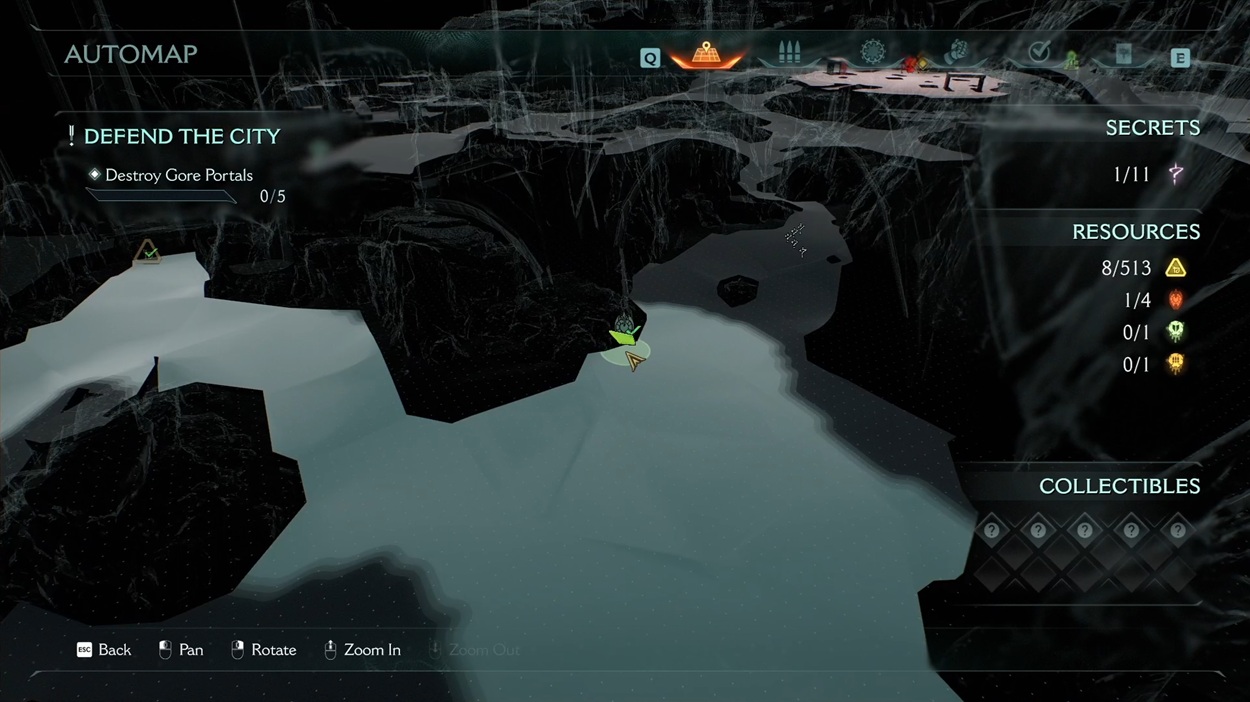Open the armored fist tab
The width and height of the screenshot is (1250, 702).
click(x=957, y=52)
